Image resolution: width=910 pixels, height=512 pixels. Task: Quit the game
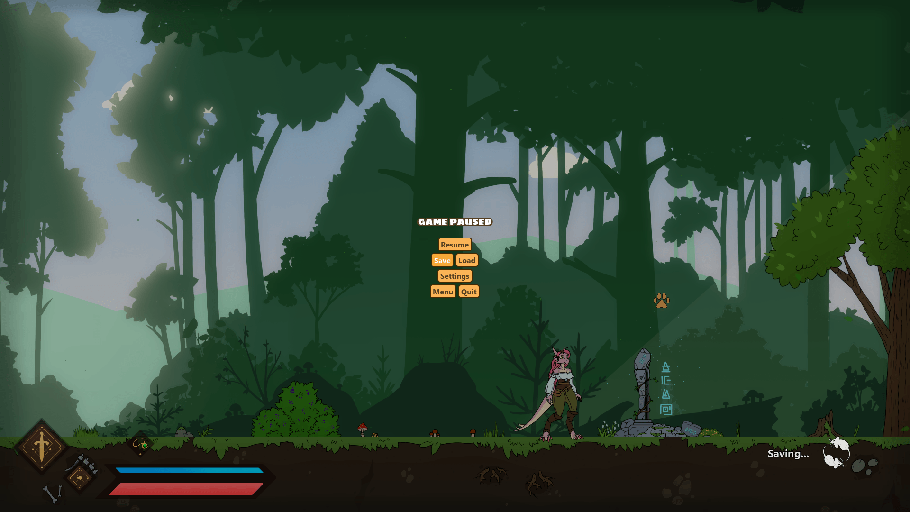468,292
